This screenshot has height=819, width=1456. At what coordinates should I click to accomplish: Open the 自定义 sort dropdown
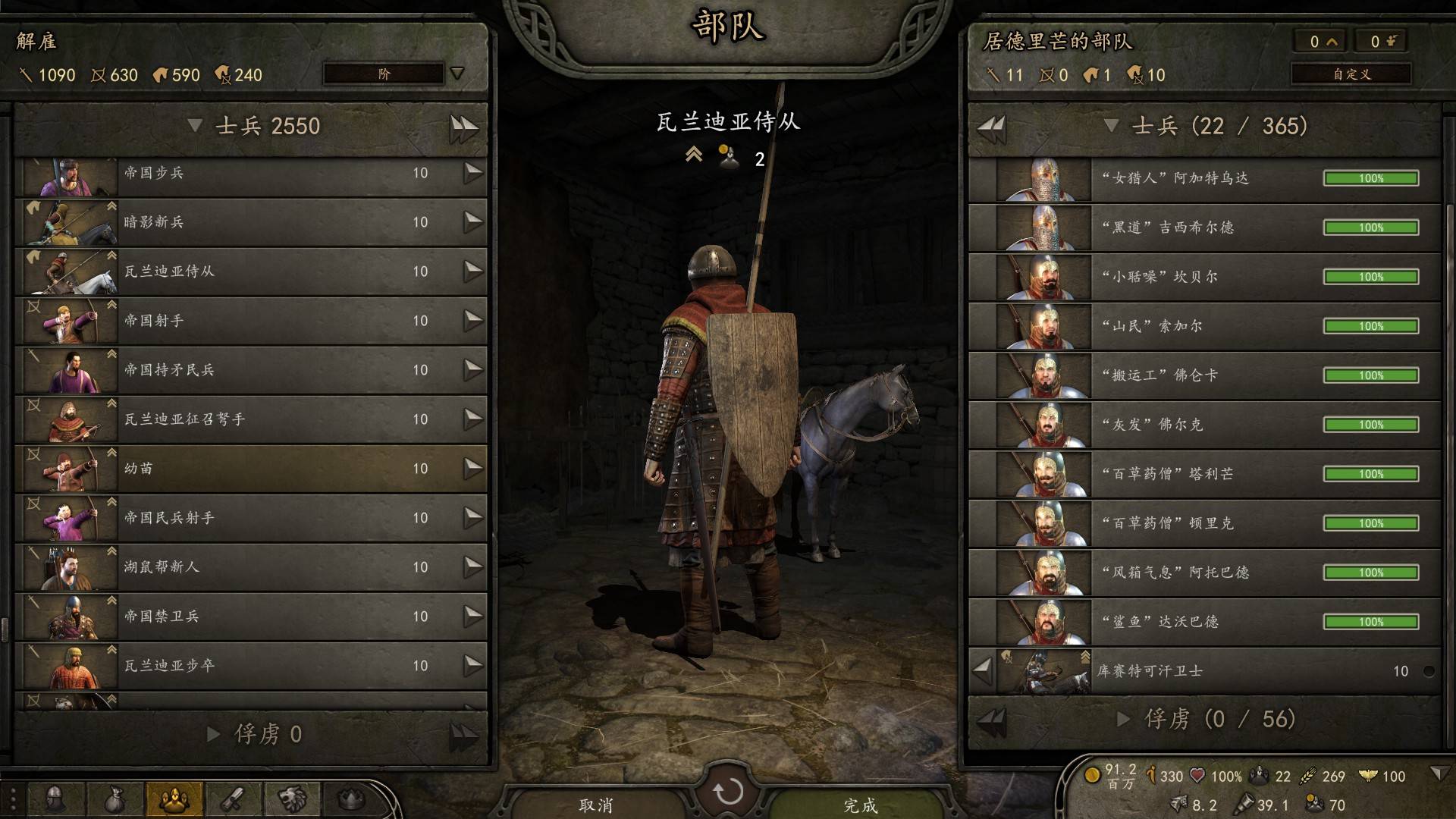click(x=1351, y=74)
